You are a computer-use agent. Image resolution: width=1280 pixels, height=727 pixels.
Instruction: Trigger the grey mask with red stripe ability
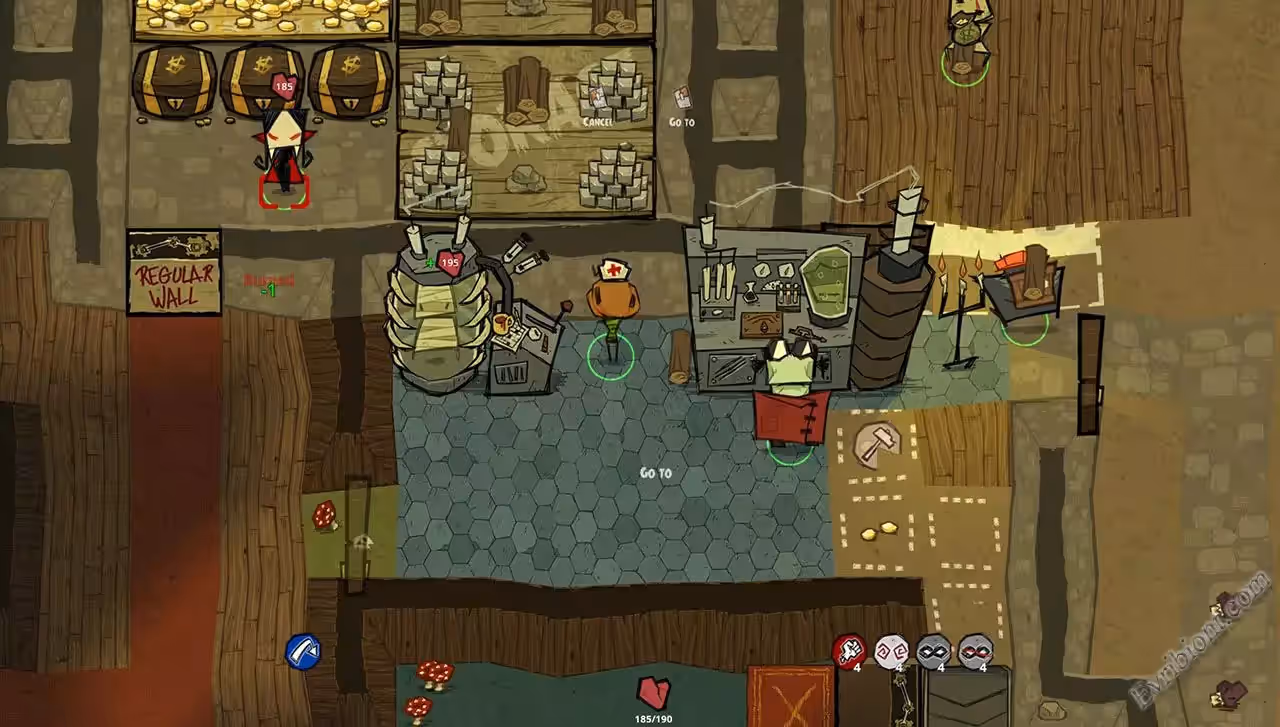point(975,650)
